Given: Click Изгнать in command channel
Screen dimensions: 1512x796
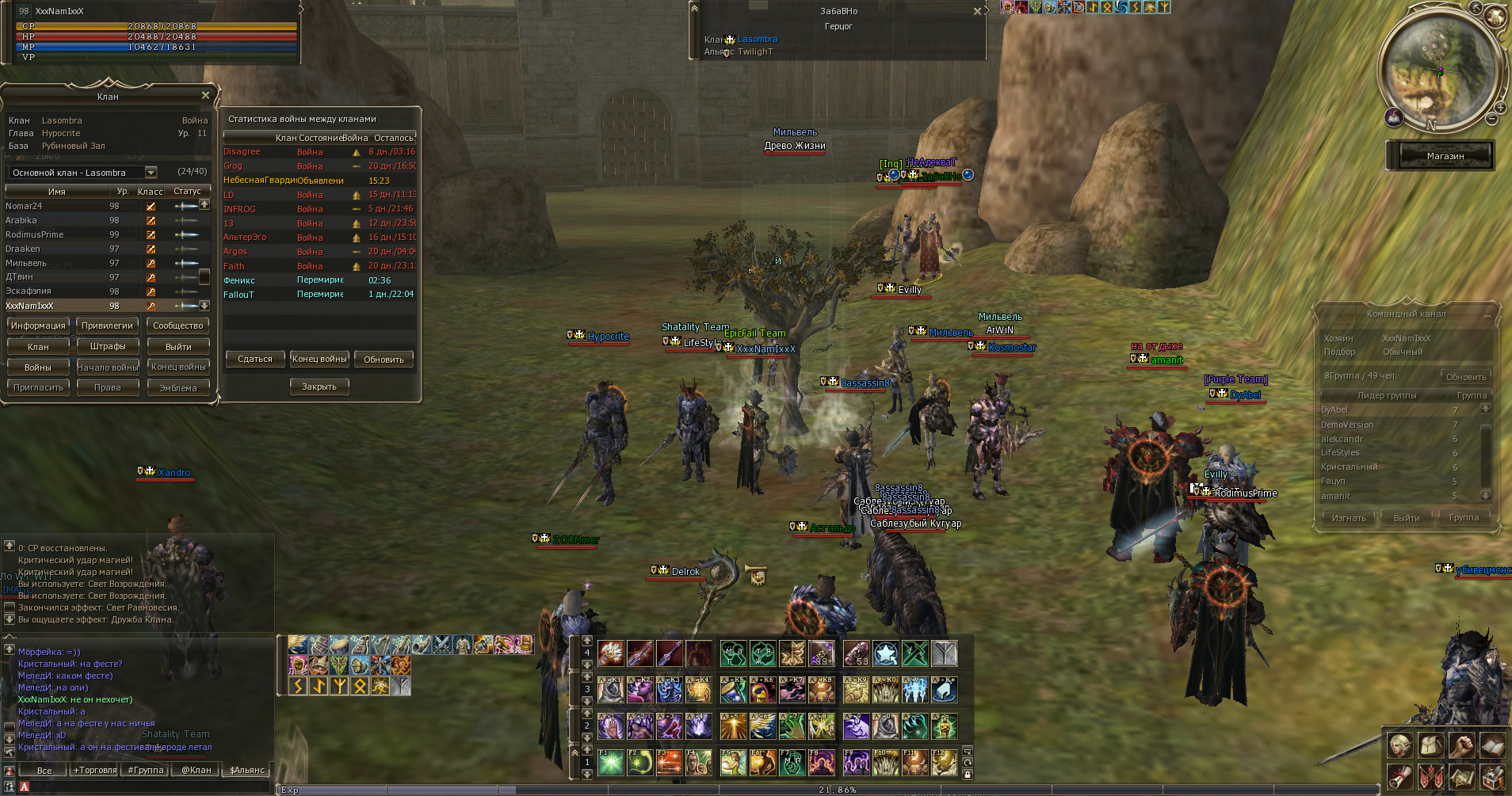Looking at the screenshot, I should pyautogui.click(x=1349, y=518).
